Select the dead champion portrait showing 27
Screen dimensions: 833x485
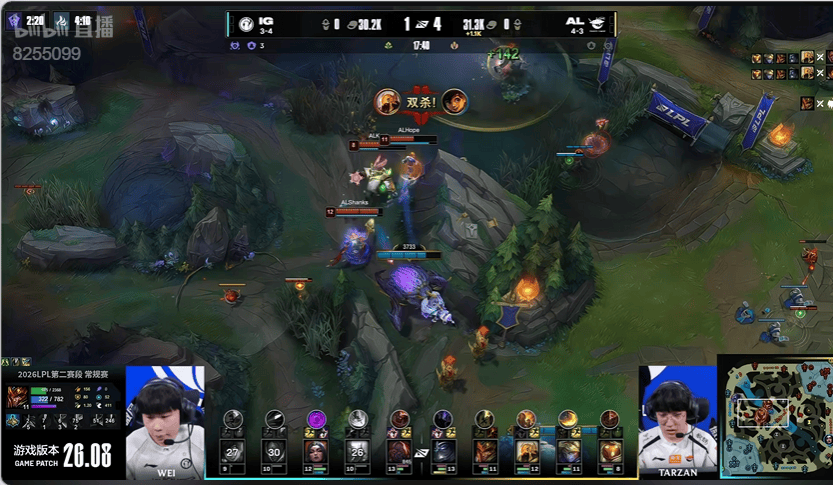pyautogui.click(x=233, y=451)
